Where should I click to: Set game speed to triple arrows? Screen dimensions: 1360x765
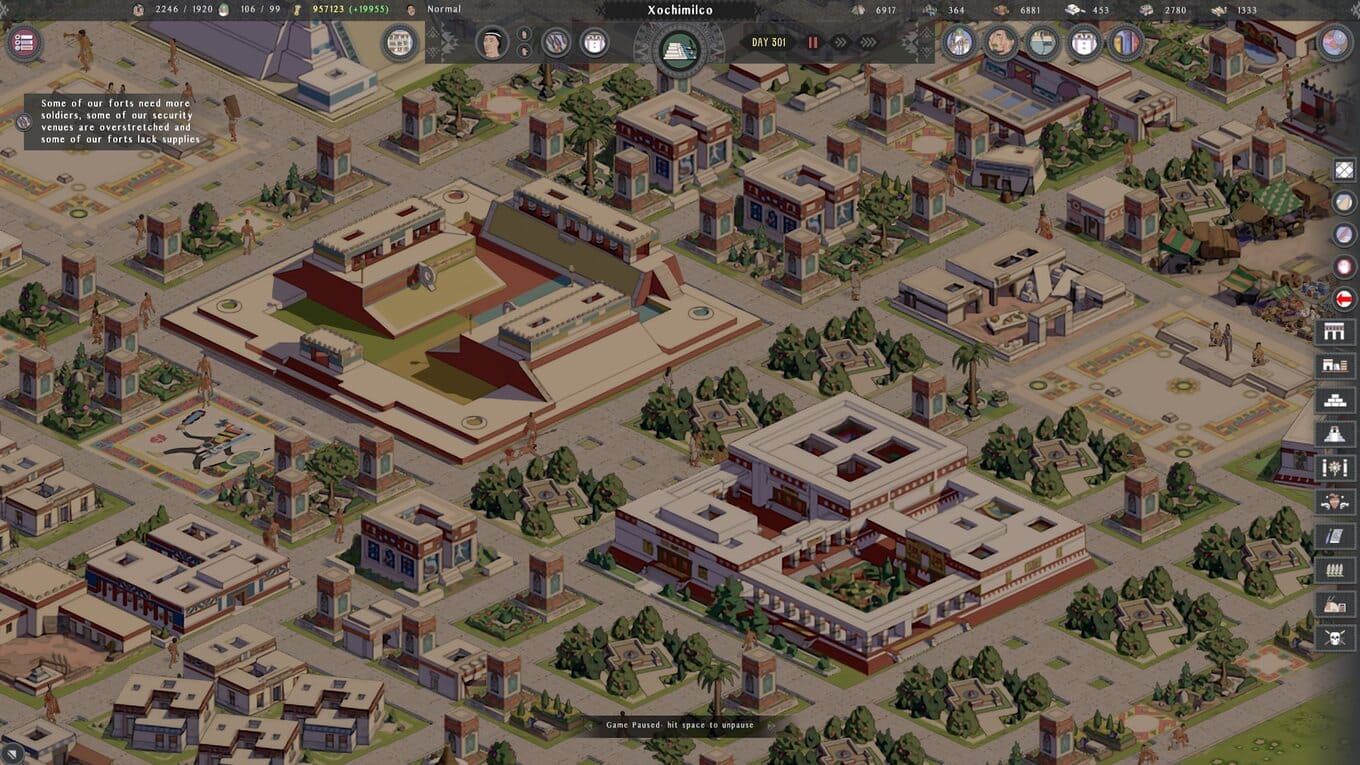coord(868,43)
